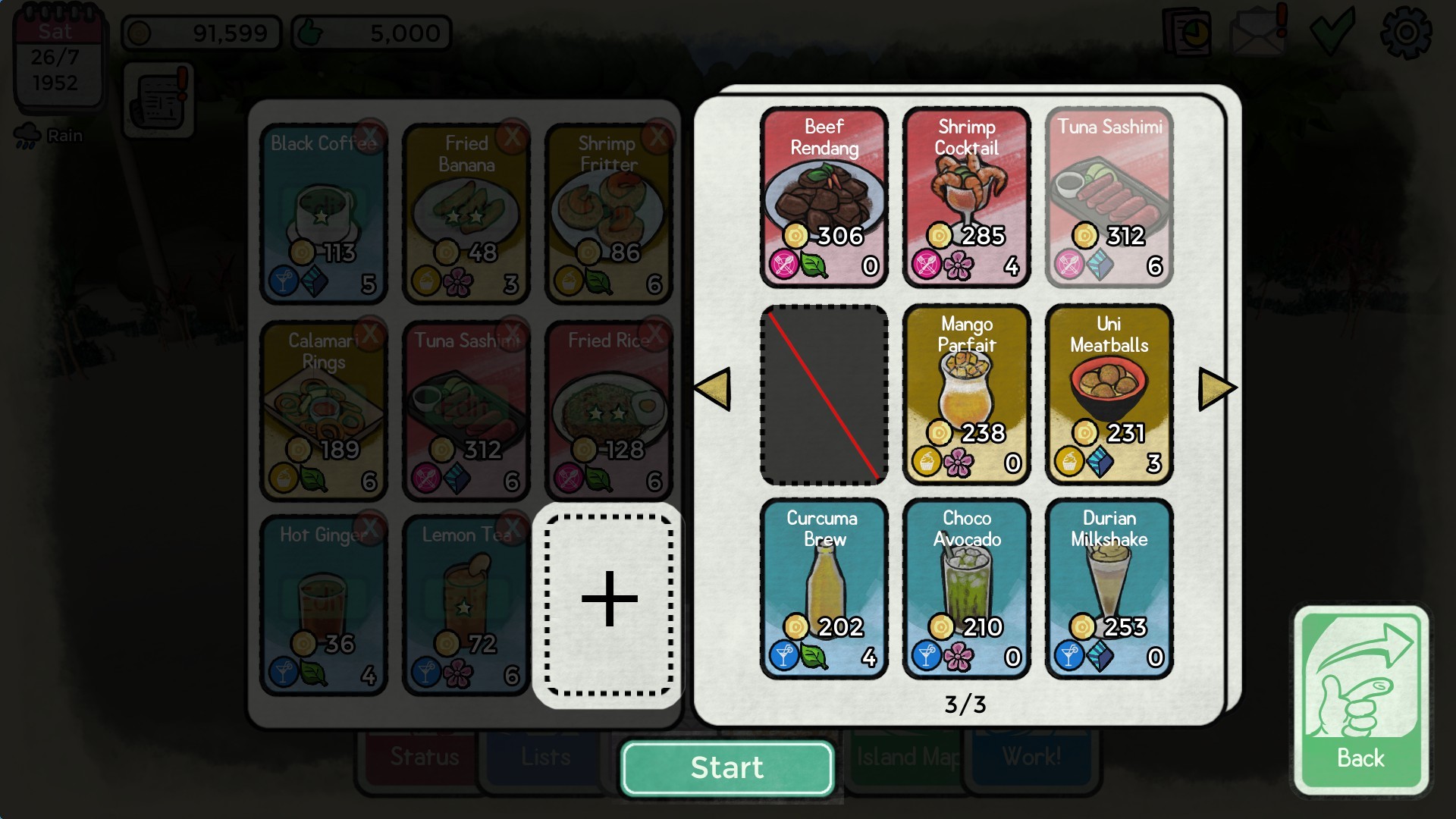Viewport: 1456px width, 819px height.
Task: Click the thumbs-up rating counter showing 5,000
Action: [x=370, y=33]
